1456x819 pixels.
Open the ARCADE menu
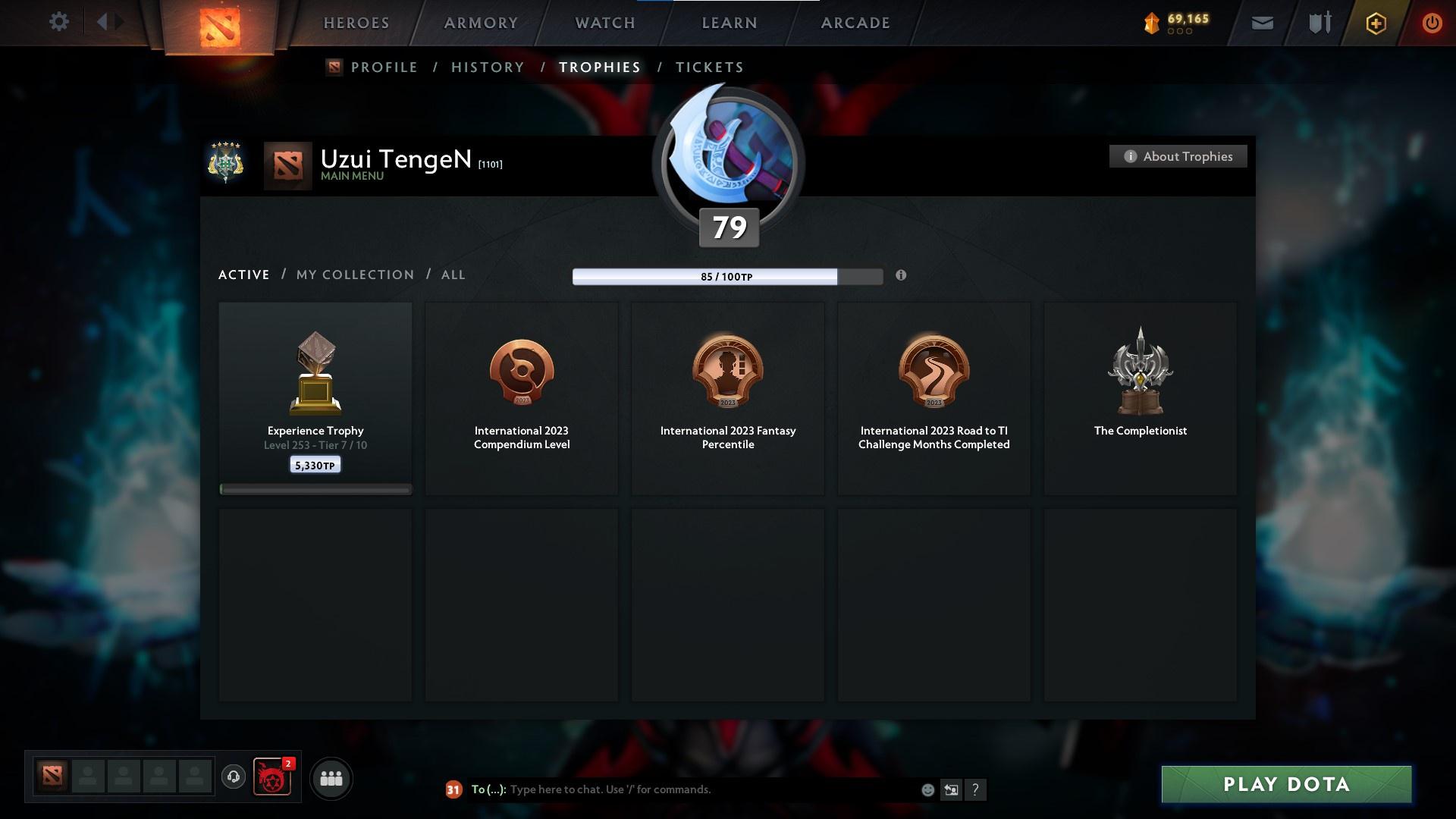[855, 23]
